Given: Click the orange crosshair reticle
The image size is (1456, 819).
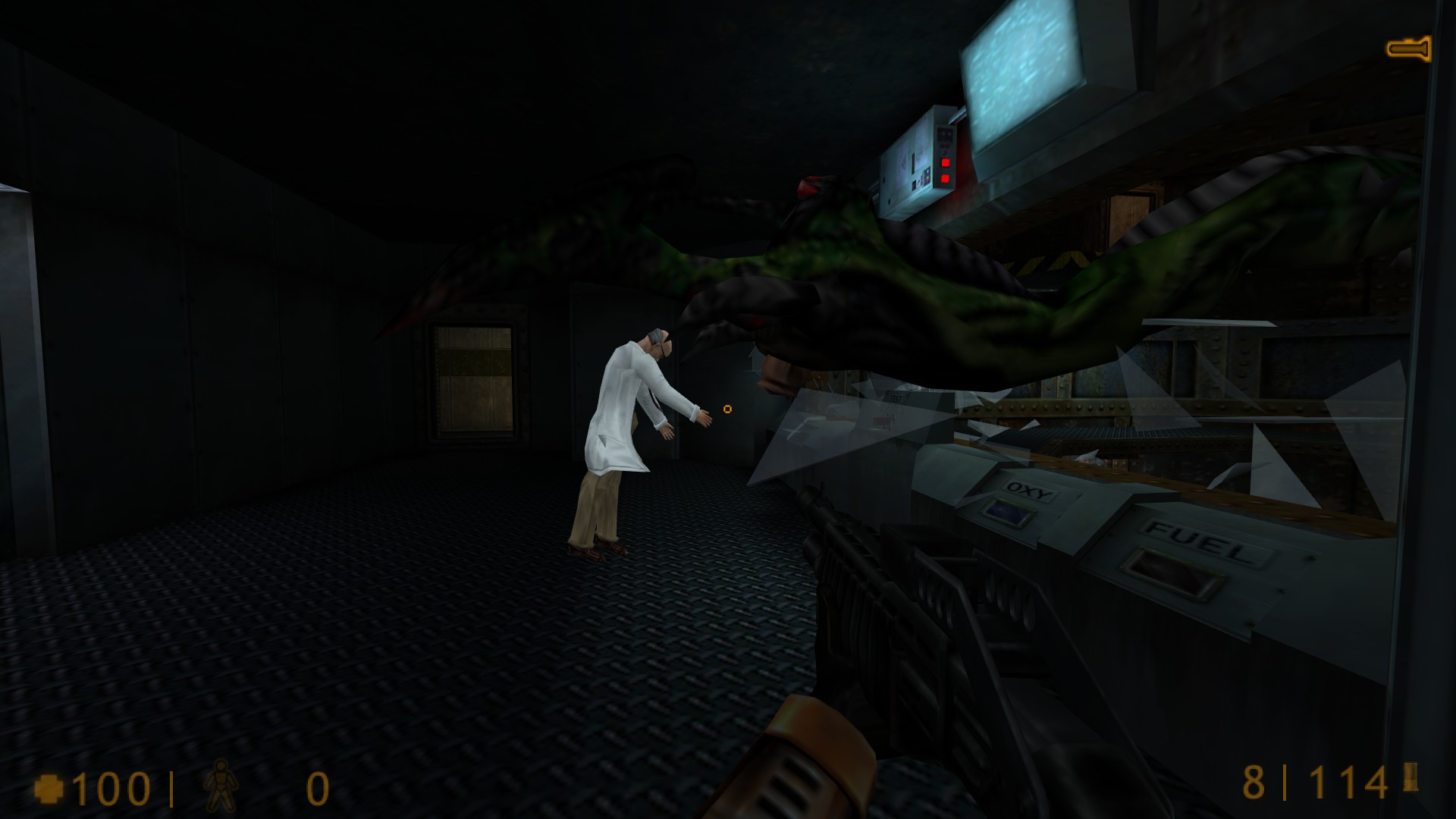Looking at the screenshot, I should [727, 409].
